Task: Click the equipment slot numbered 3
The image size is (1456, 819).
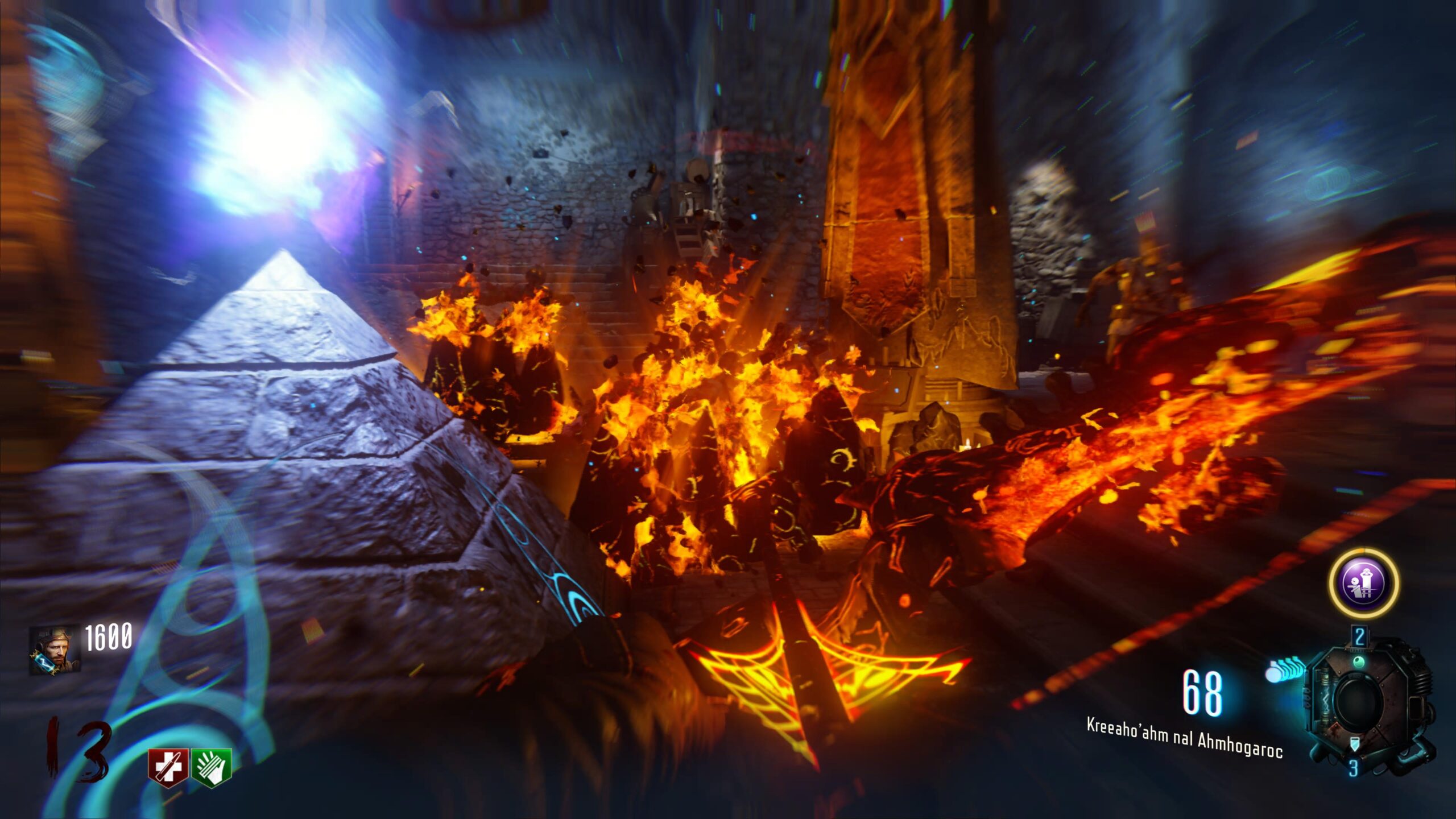Action: pyautogui.click(x=1354, y=767)
